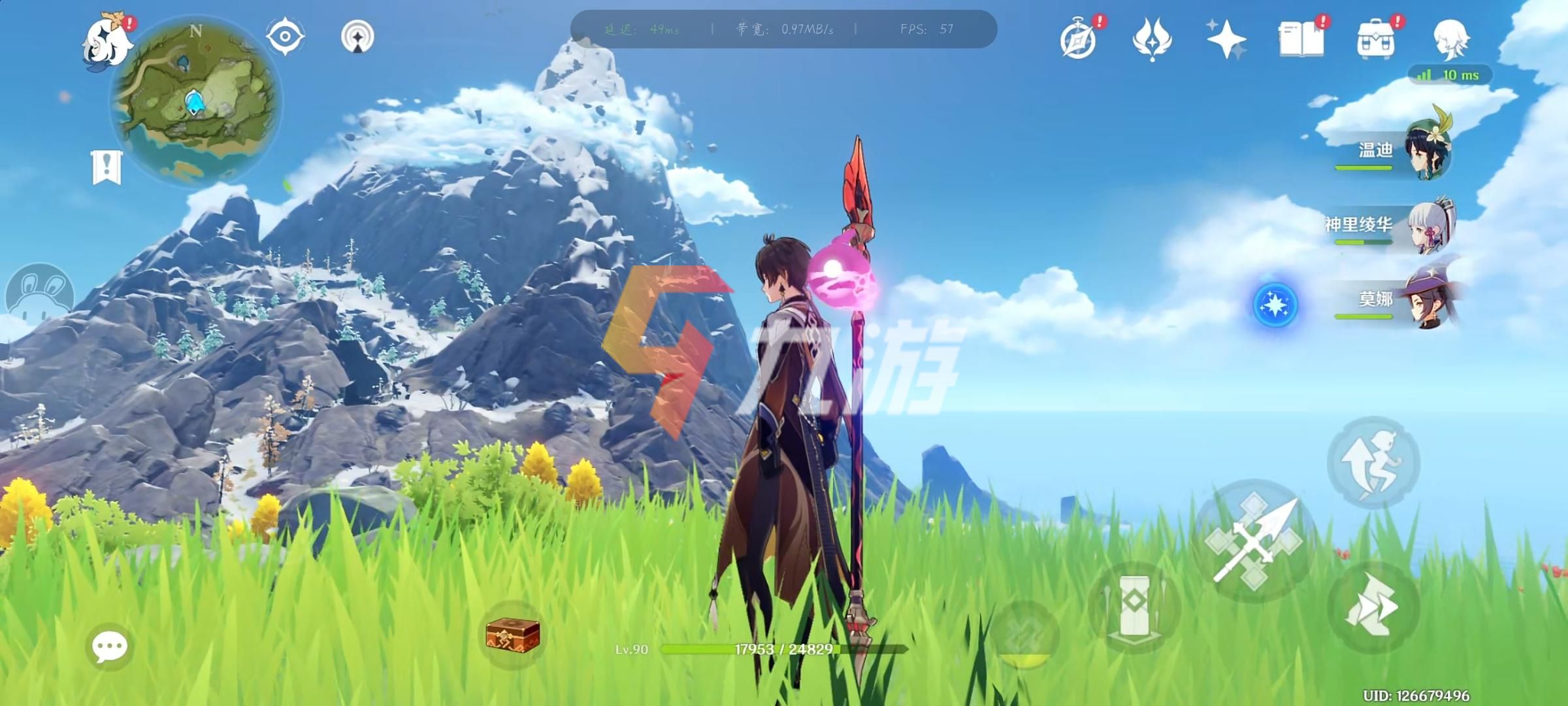1568x706 pixels.
Task: Toggle the elemental sight eye icon
Action: point(285,36)
